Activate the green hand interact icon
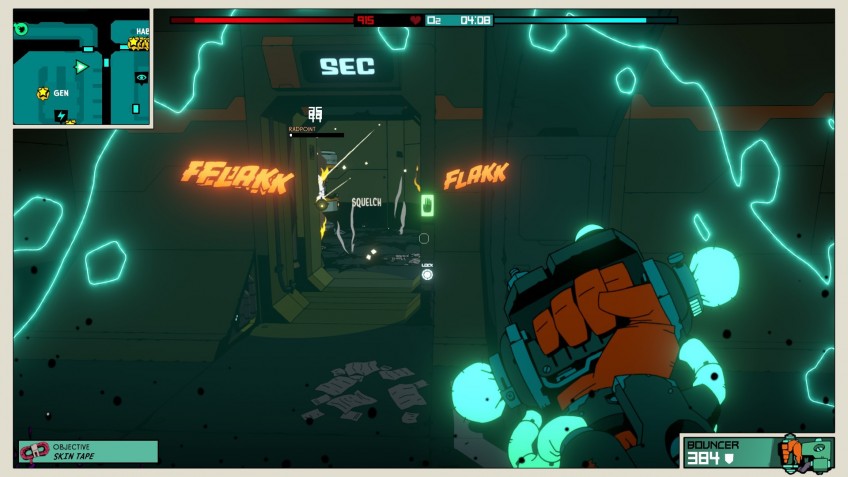This screenshot has width=848, height=477. click(x=427, y=206)
